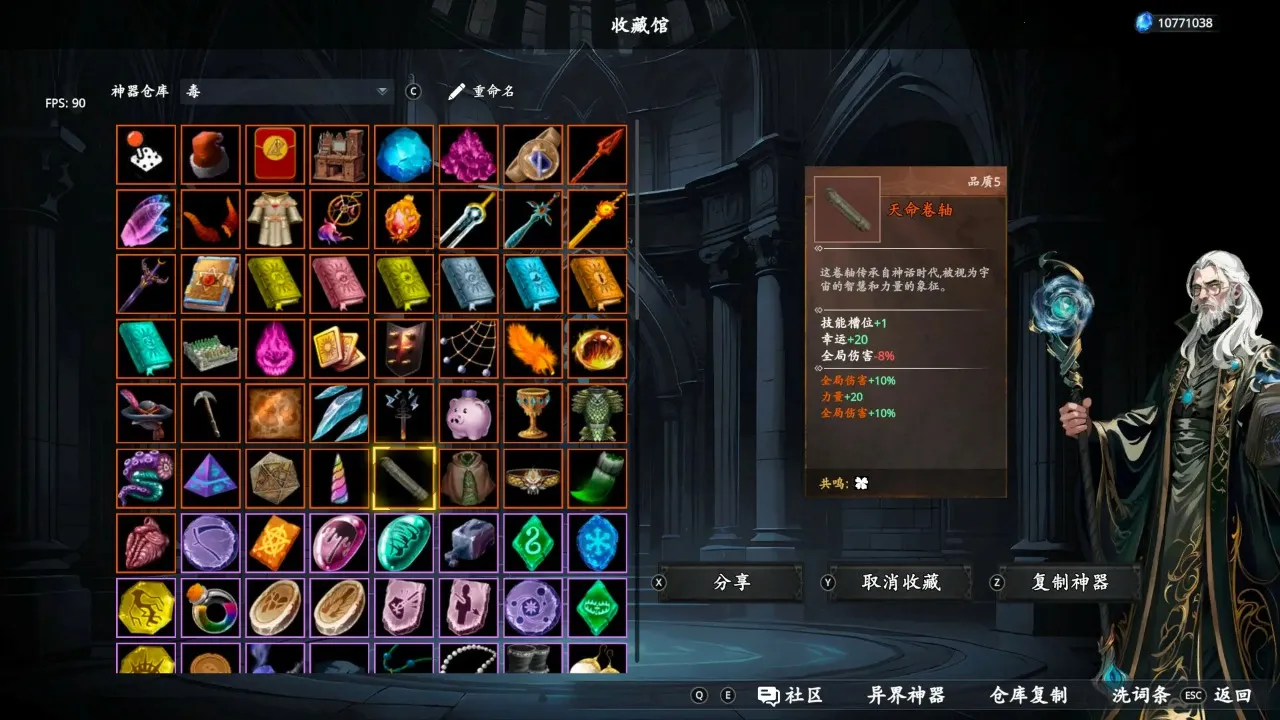
Task: Click the 天命卷轴 scroll thumbnail in the detail panel
Action: (x=846, y=208)
